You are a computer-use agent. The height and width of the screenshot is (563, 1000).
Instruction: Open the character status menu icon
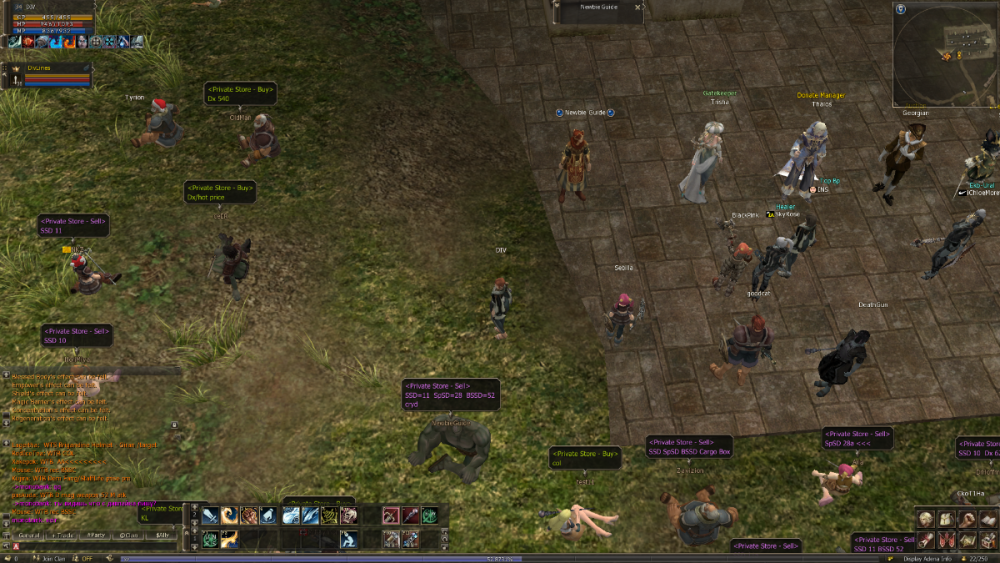(927, 519)
